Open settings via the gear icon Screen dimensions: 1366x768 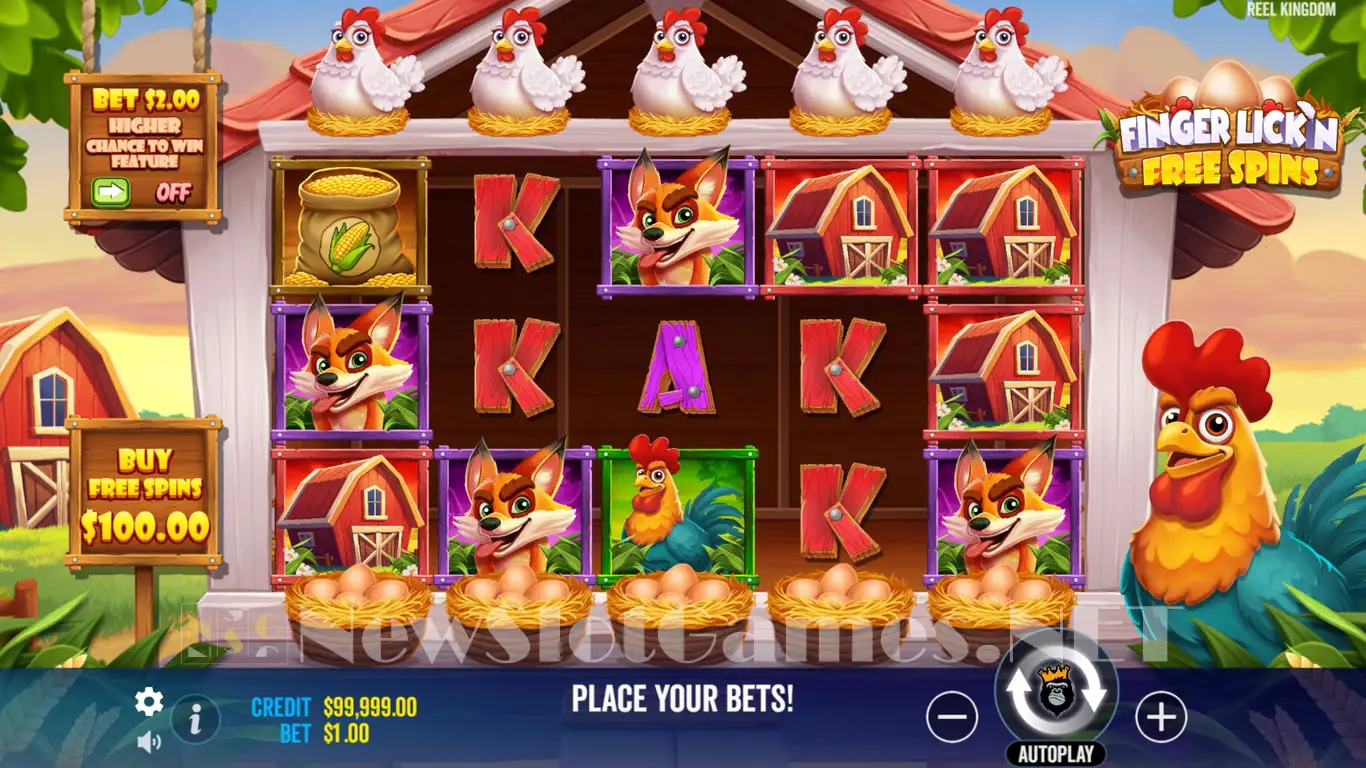tap(149, 702)
